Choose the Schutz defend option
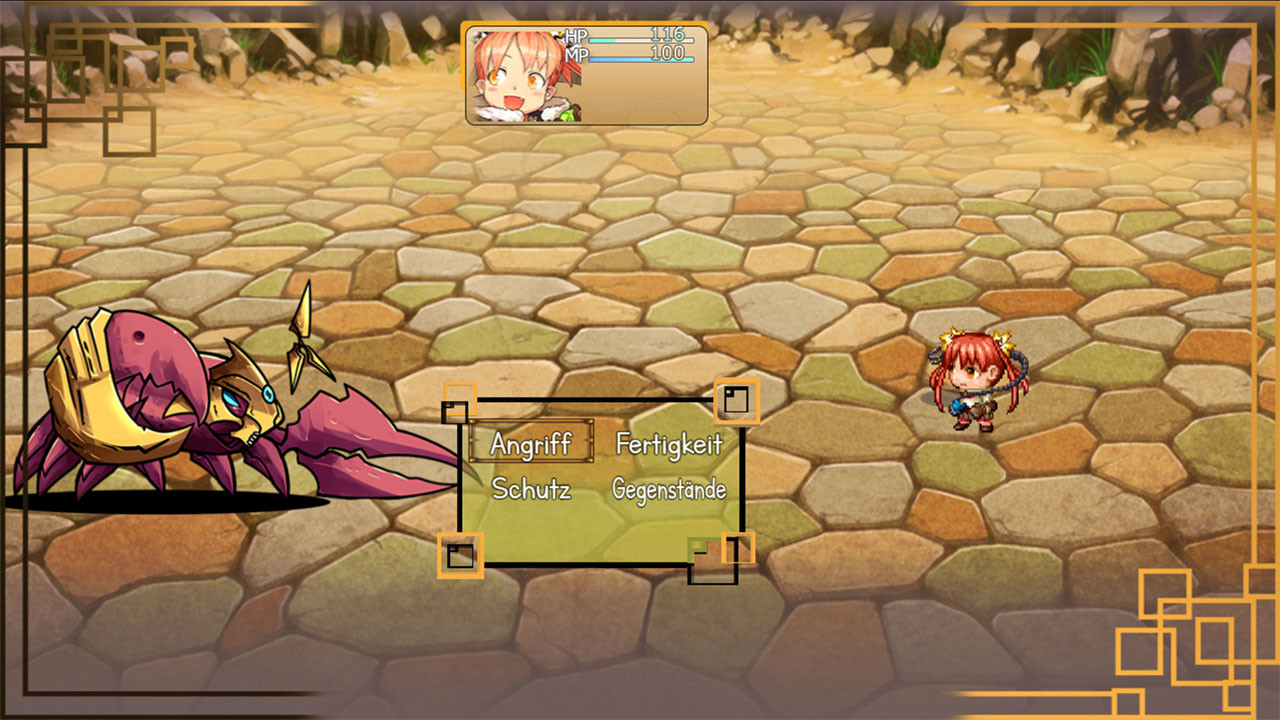Viewport: 1280px width, 720px height. click(x=531, y=490)
